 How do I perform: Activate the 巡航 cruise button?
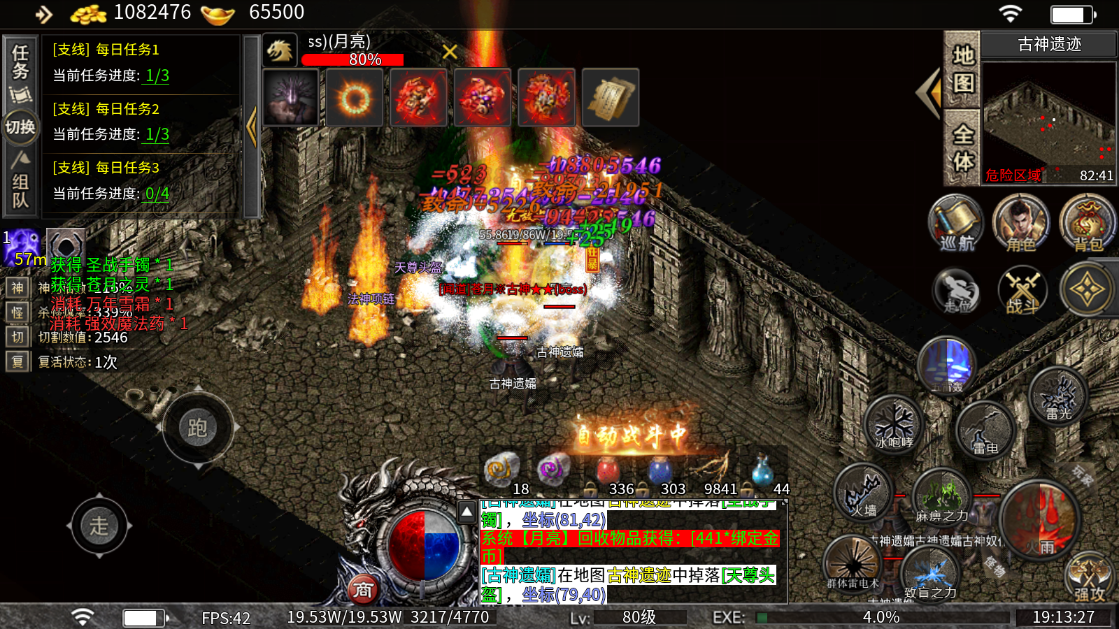pyautogui.click(x=956, y=222)
